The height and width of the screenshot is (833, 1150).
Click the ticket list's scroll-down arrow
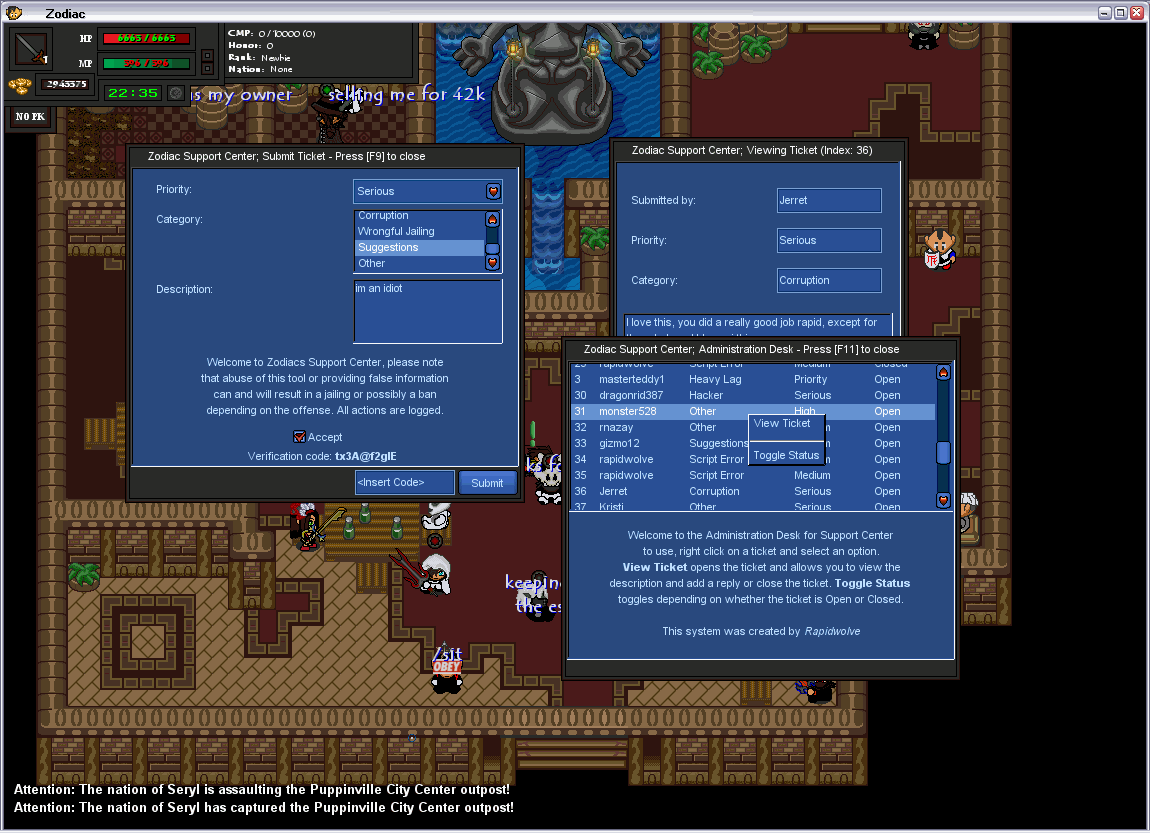pos(943,500)
